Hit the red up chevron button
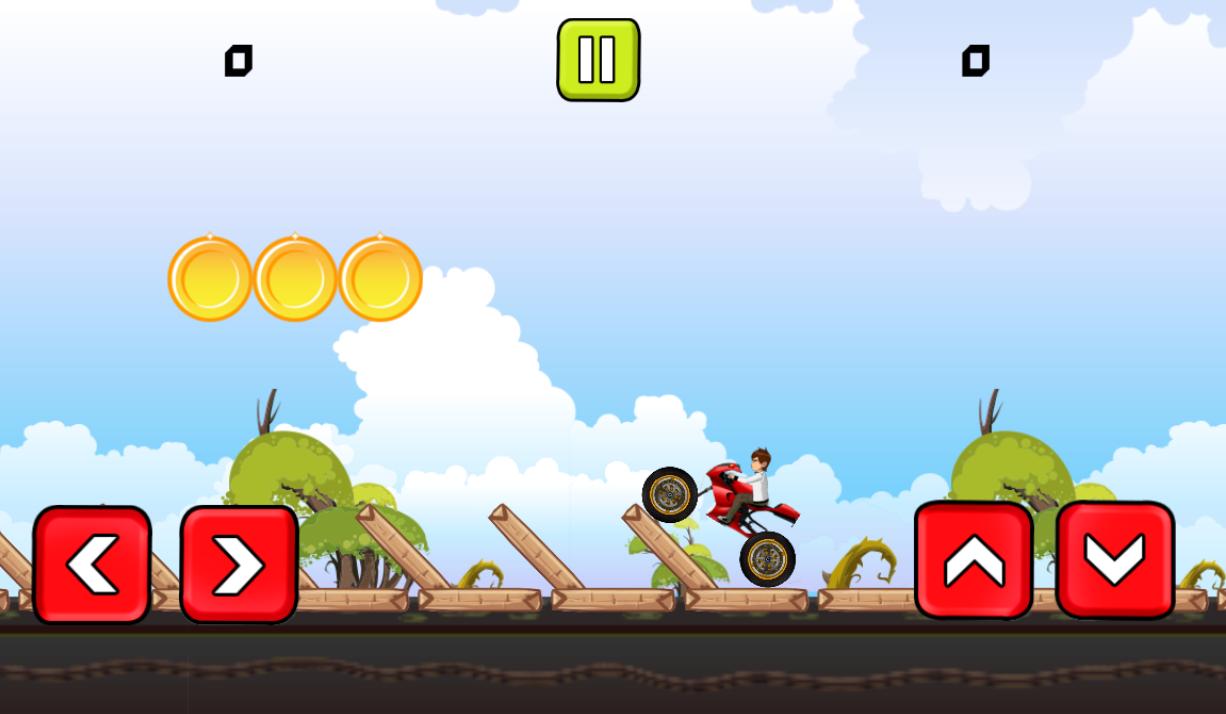The width and height of the screenshot is (1226, 714). click(974, 560)
